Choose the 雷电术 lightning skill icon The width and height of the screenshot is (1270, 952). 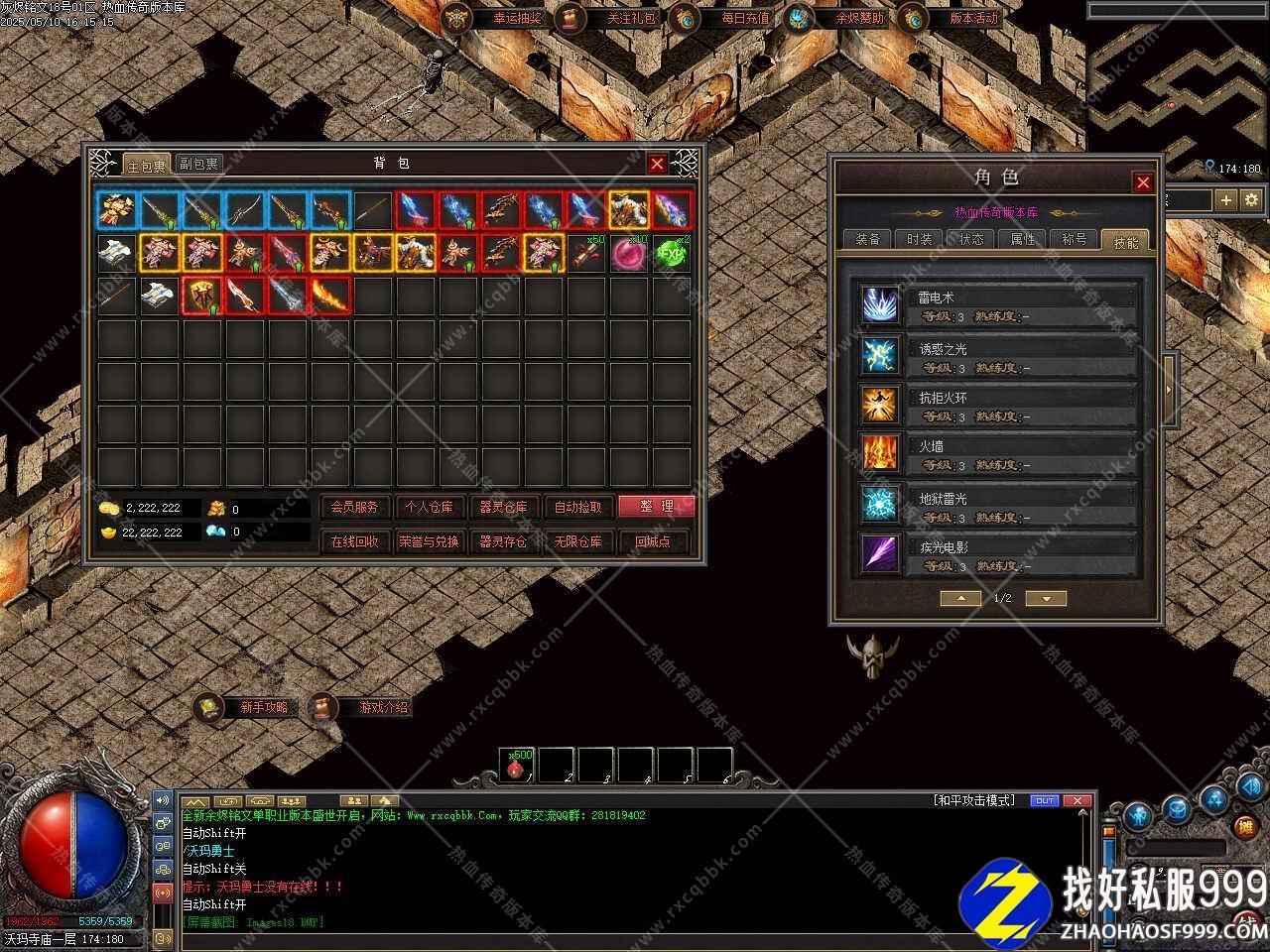click(x=879, y=304)
